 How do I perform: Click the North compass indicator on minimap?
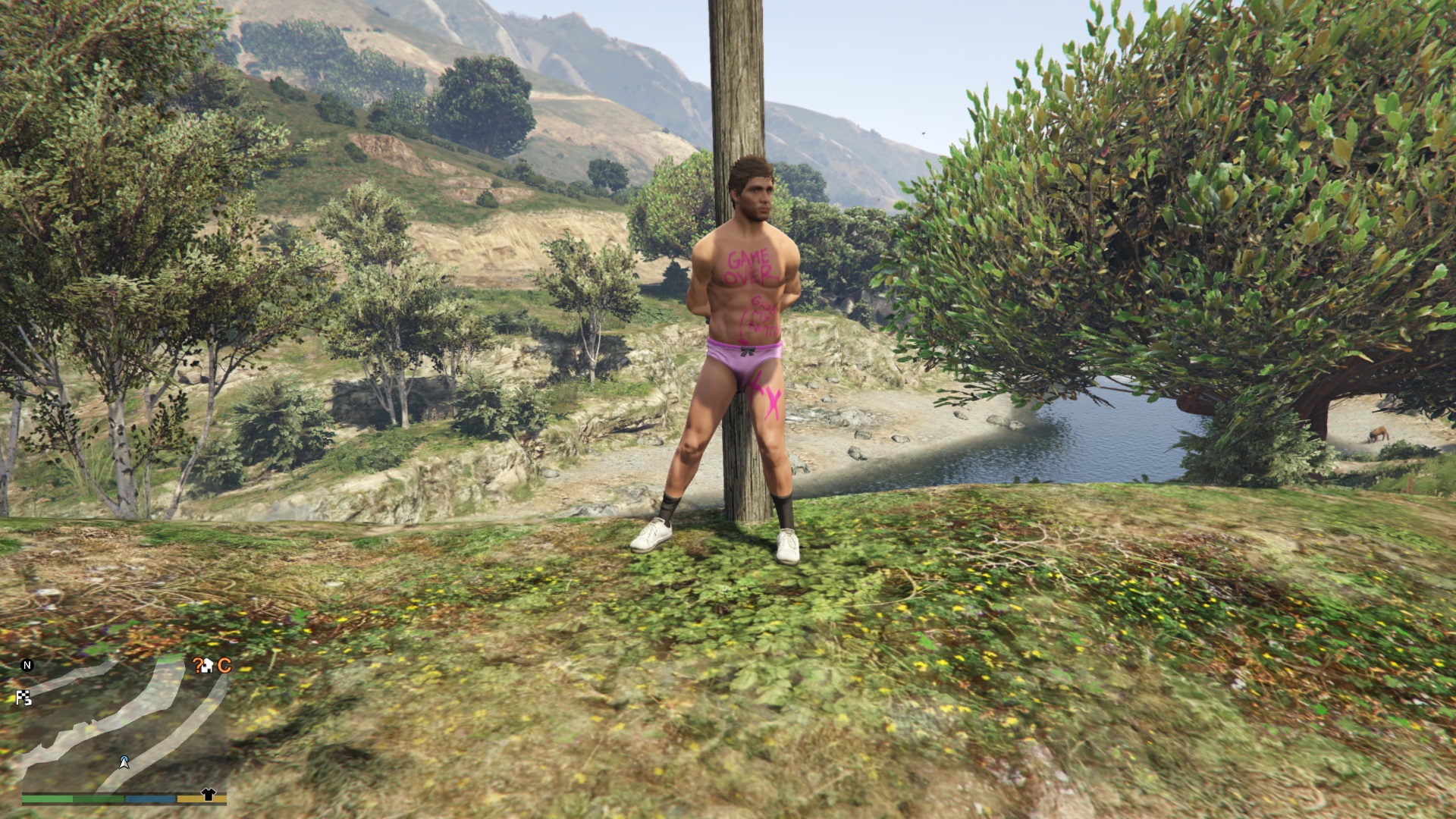coord(27,665)
